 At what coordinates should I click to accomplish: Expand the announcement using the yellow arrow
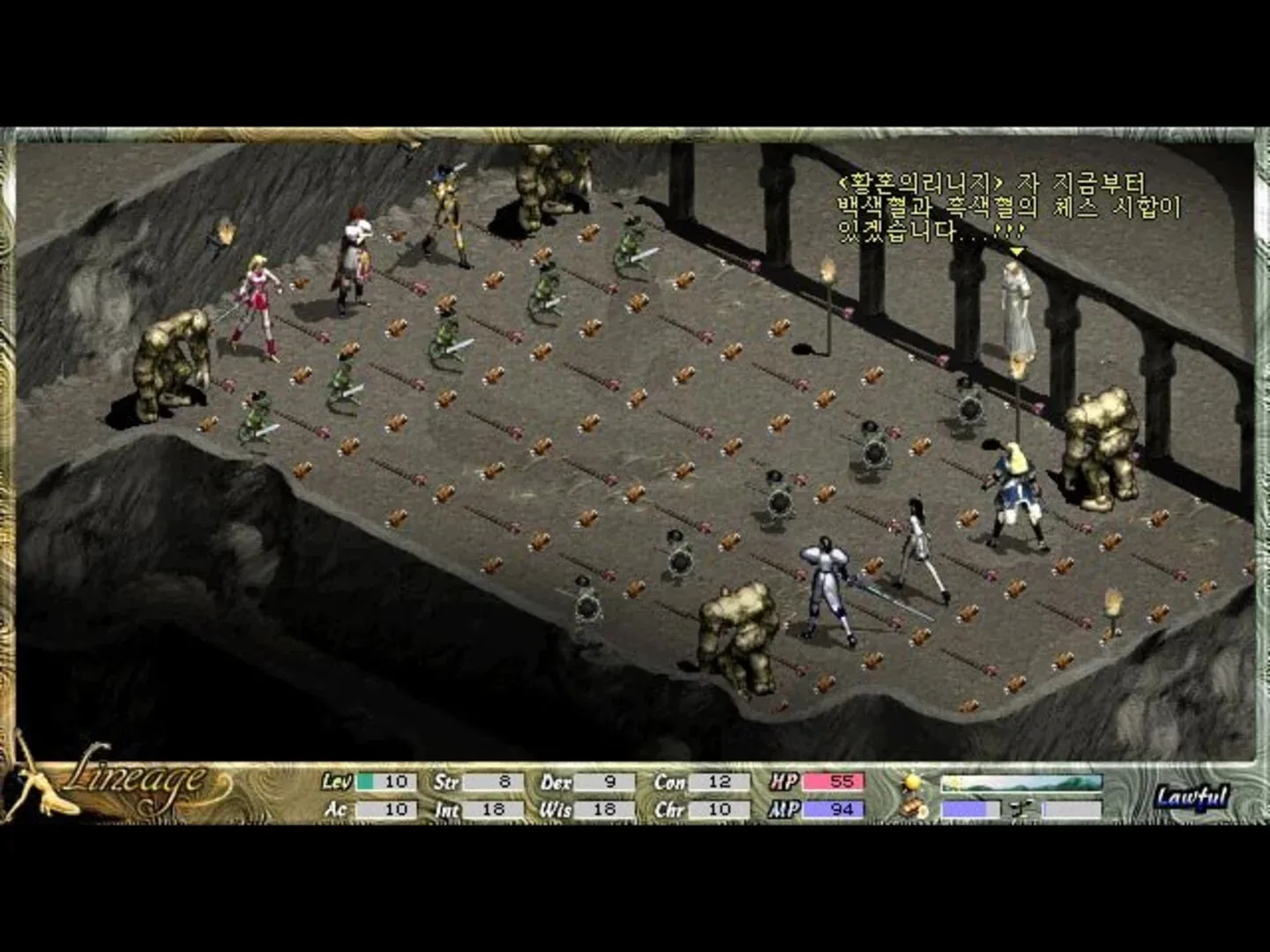[1016, 249]
